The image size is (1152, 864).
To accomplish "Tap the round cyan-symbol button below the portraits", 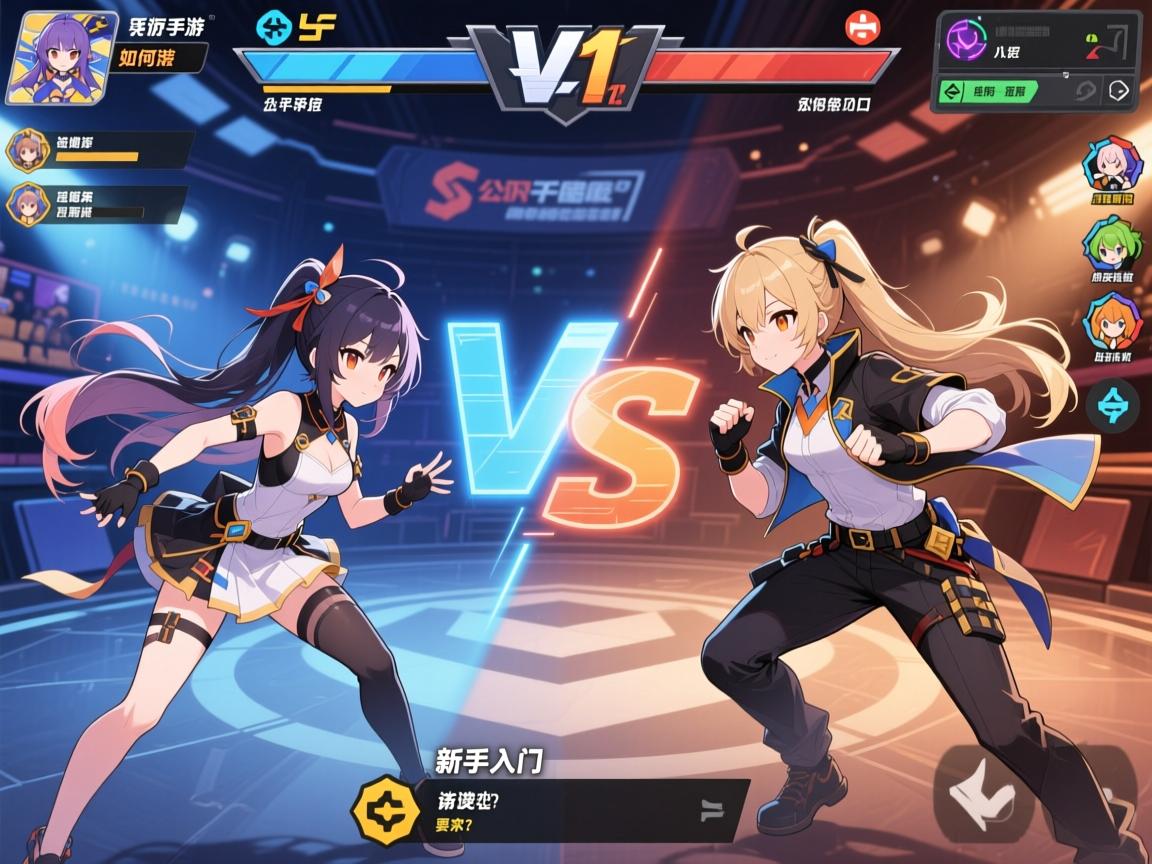I will click(1112, 405).
